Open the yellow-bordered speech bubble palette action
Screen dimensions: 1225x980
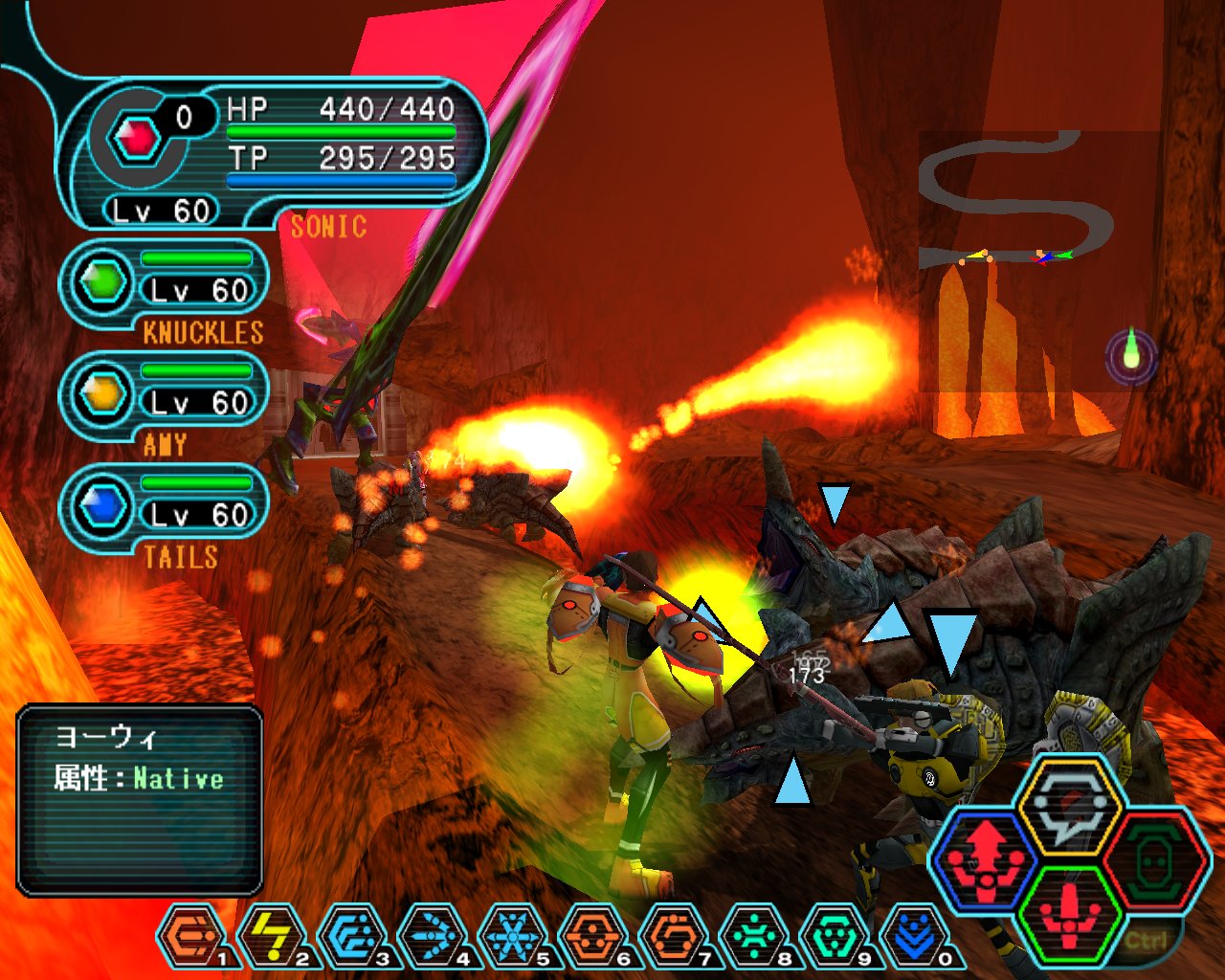tap(1069, 804)
